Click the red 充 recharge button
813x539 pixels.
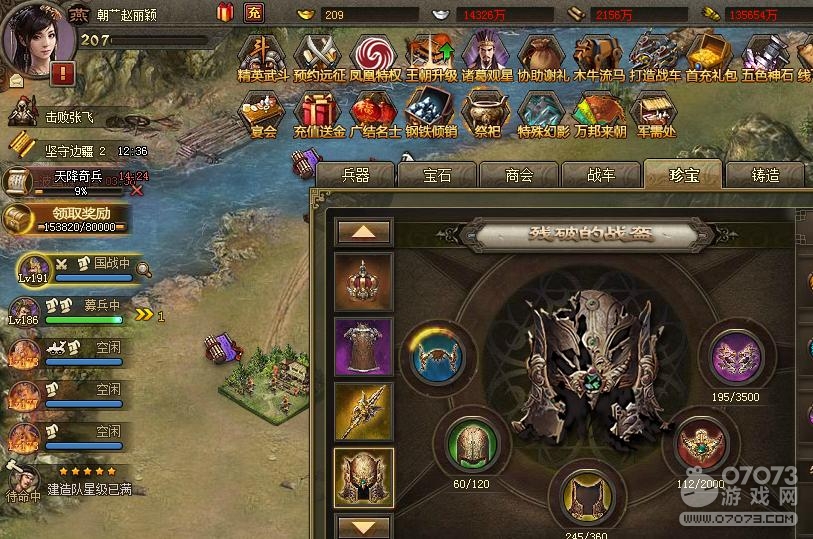[x=253, y=13]
